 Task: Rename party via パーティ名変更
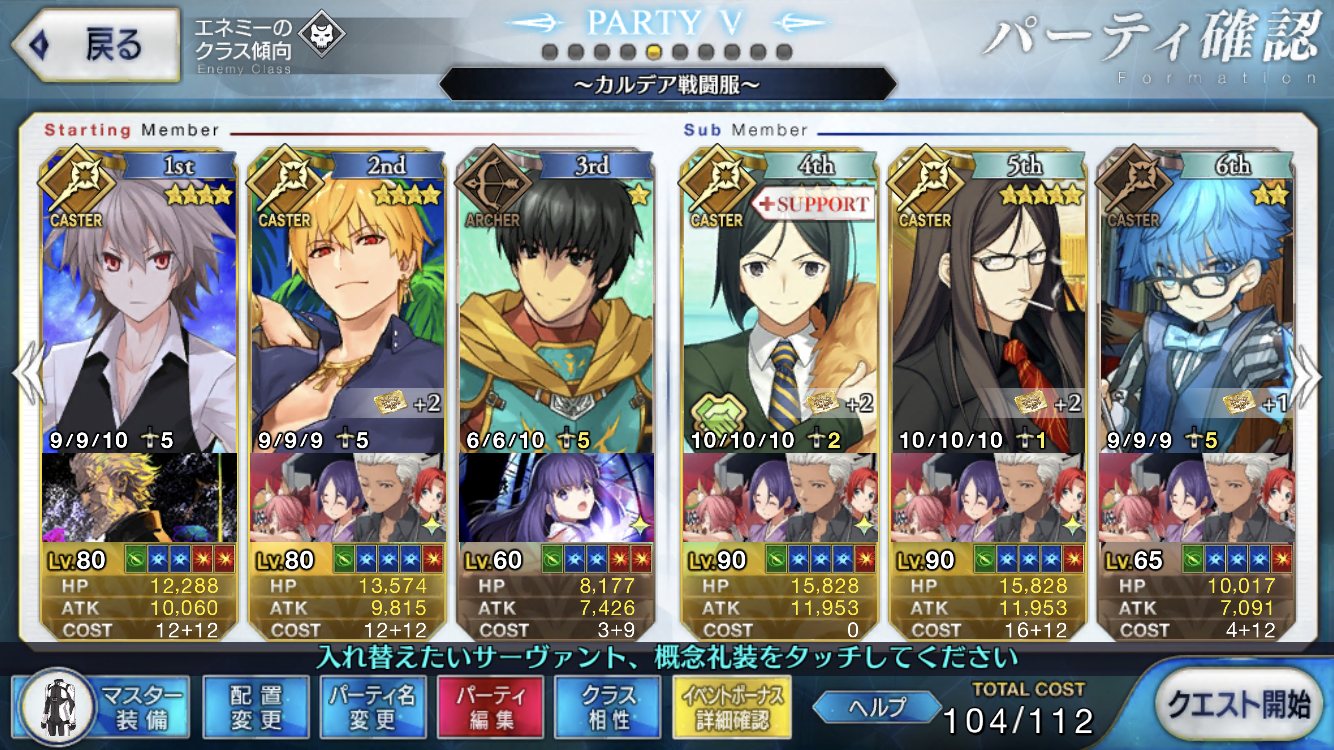point(372,706)
